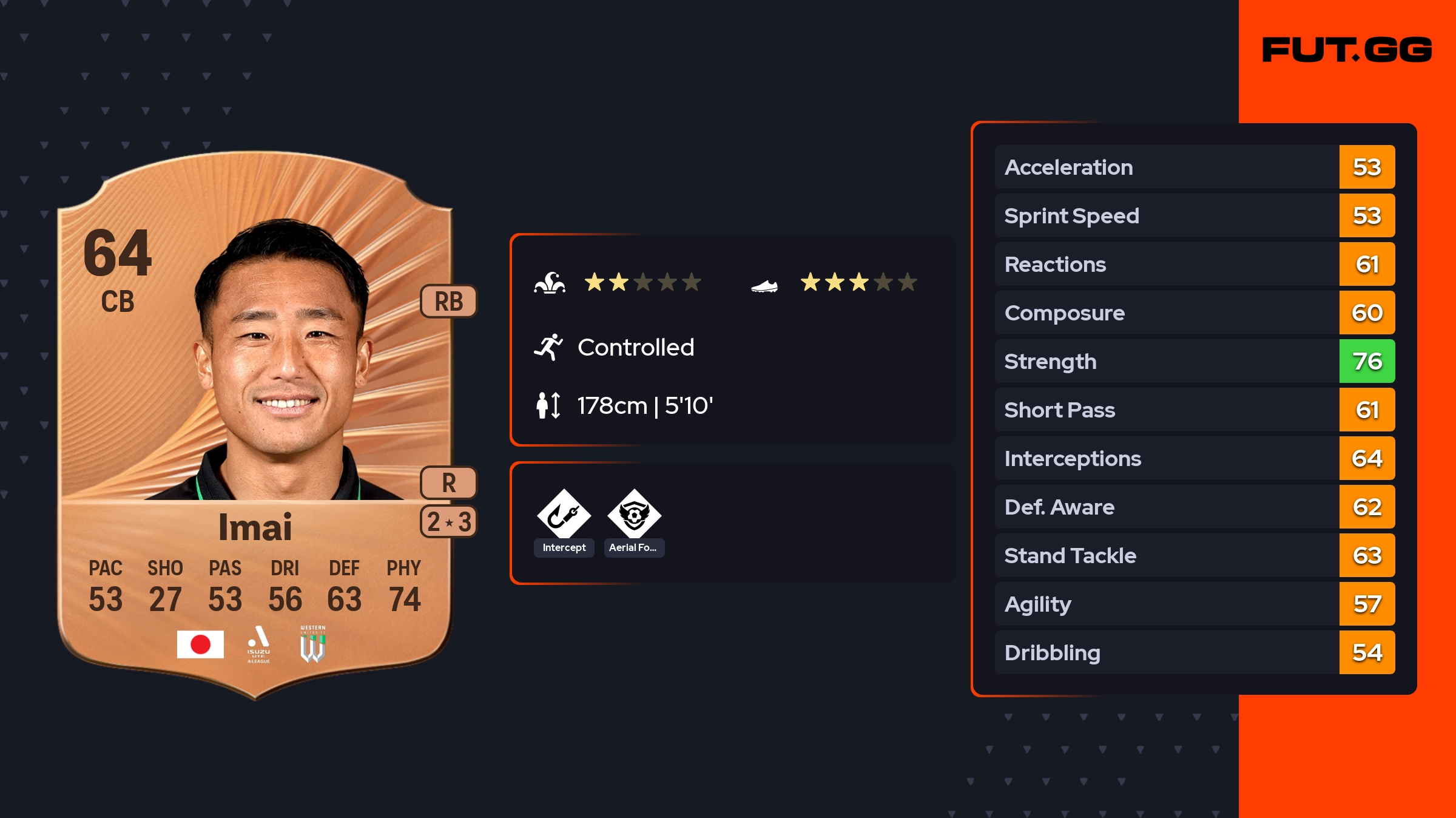This screenshot has width=1456, height=818.
Task: Select the Intercept playstyle icon
Action: pyautogui.click(x=564, y=515)
